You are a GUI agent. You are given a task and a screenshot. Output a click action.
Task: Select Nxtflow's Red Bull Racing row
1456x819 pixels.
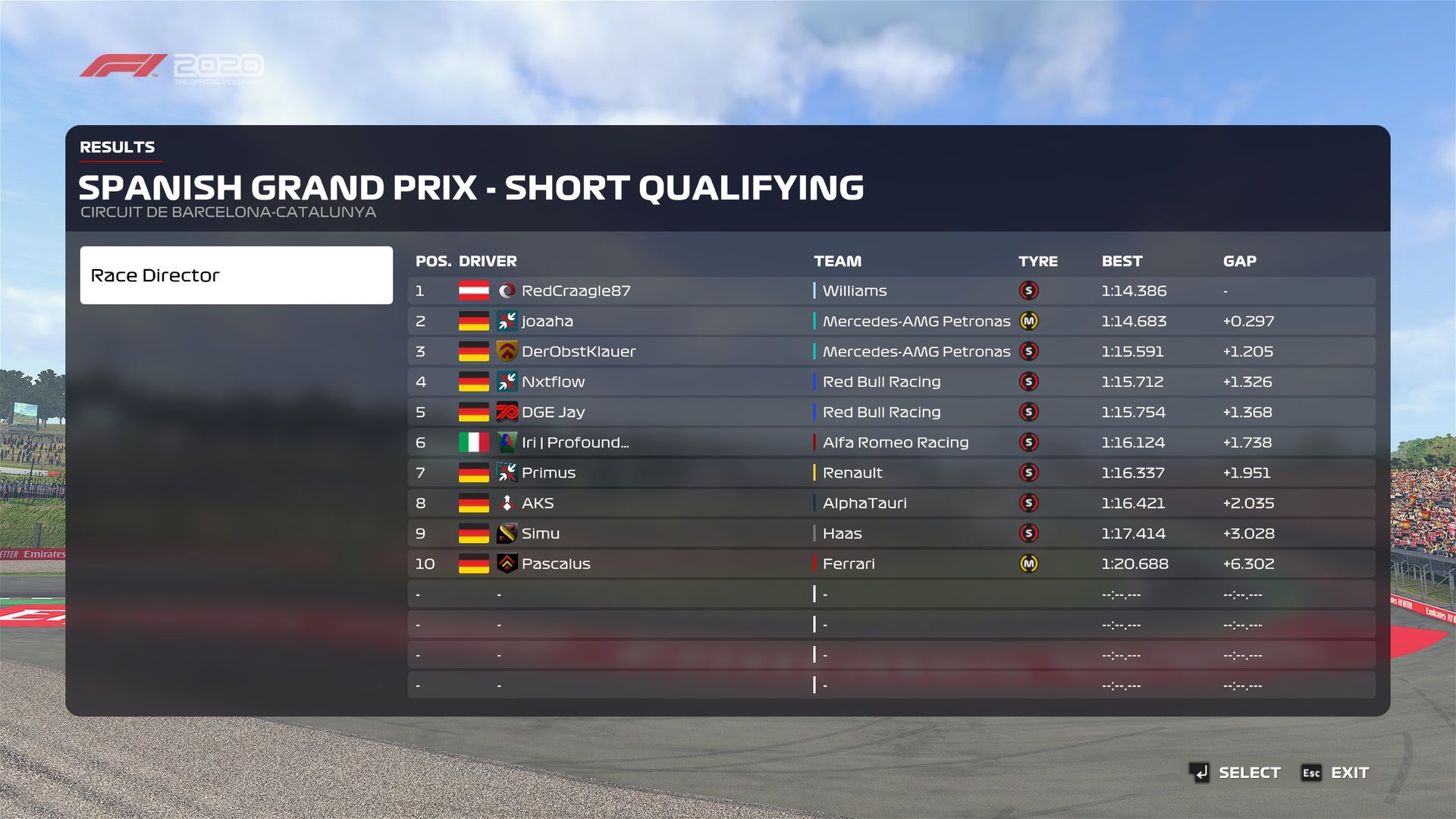coord(891,382)
